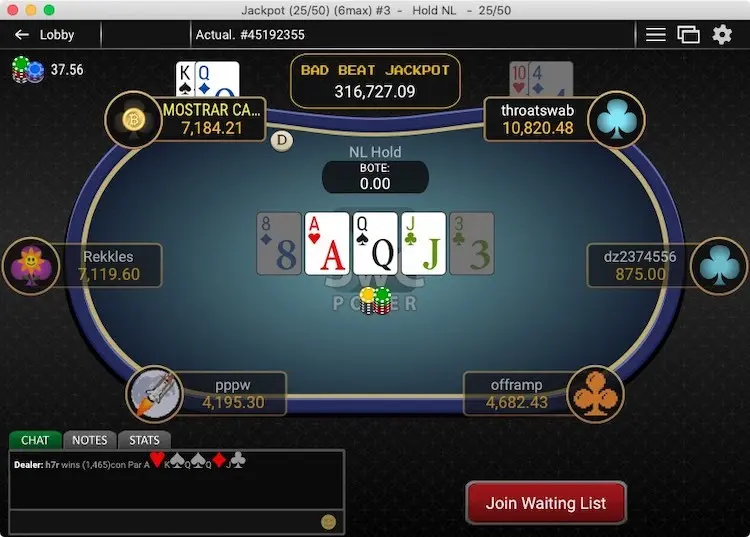Select the MOSTRAR CA... player seat

(211, 119)
